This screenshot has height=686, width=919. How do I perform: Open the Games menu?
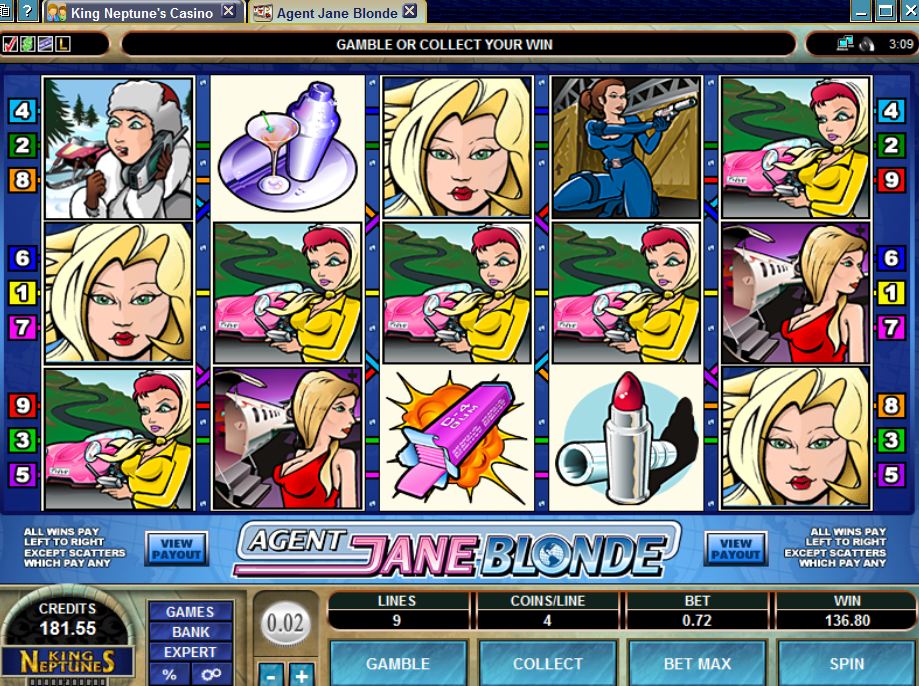(x=190, y=611)
